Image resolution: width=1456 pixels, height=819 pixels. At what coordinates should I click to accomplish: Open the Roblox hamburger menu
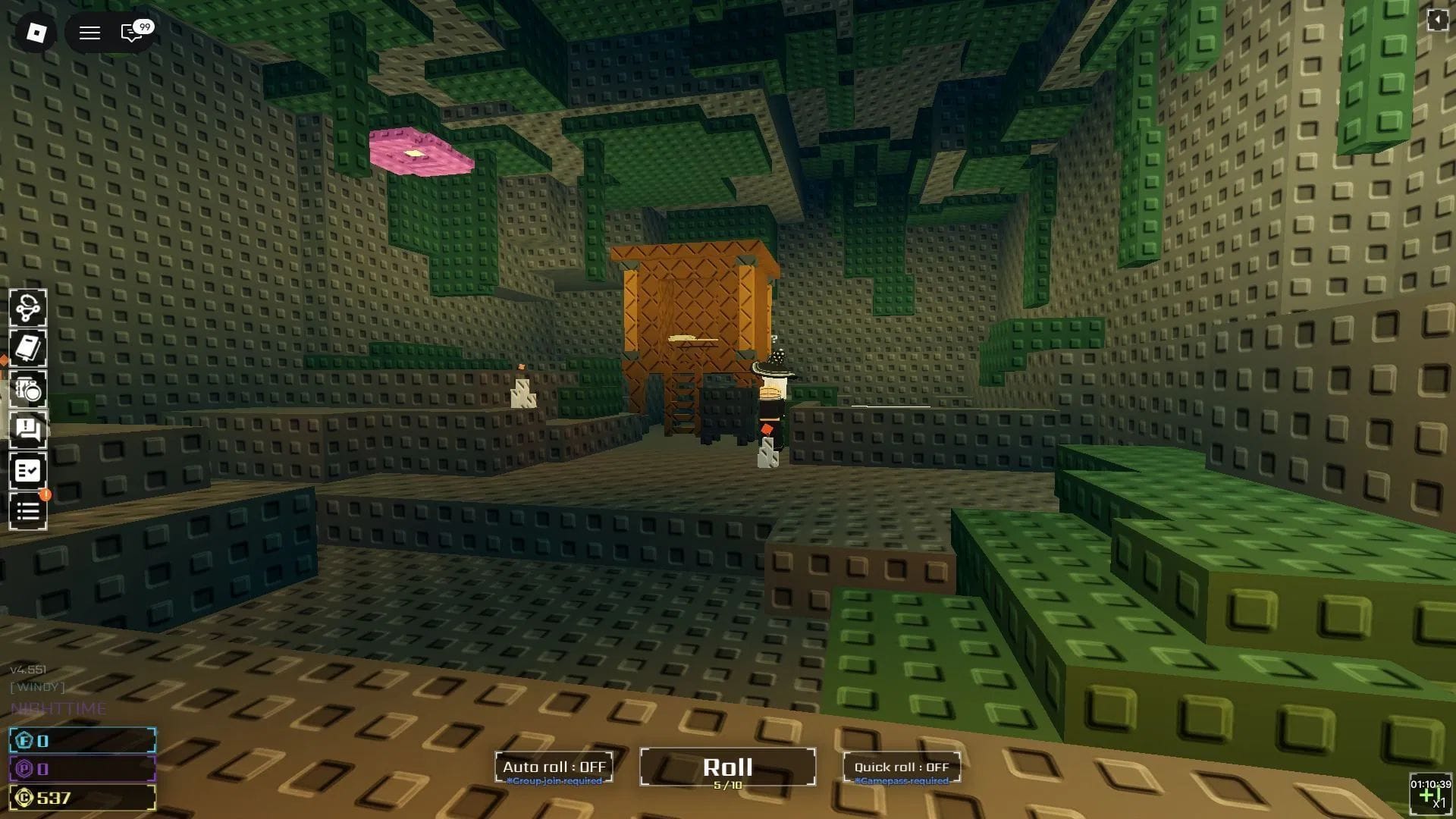pyautogui.click(x=89, y=33)
